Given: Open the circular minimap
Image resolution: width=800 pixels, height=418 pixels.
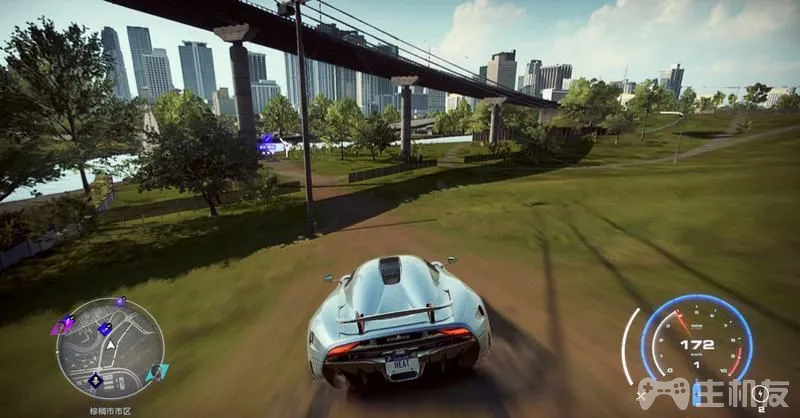Looking at the screenshot, I should coord(110,348).
